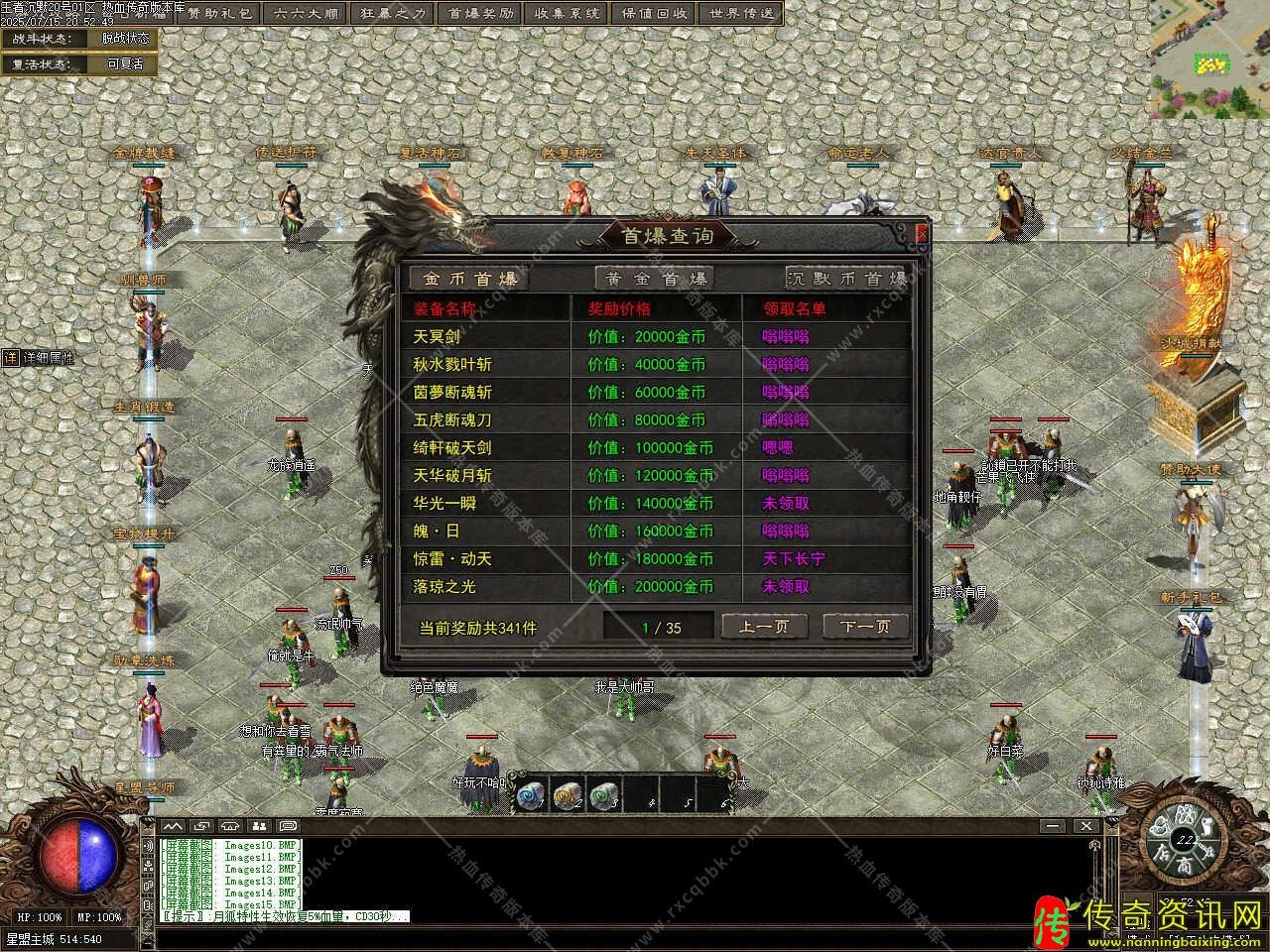This screenshot has height=952, width=1270.
Task: Open the 保值回收 top menu
Action: click(x=655, y=14)
